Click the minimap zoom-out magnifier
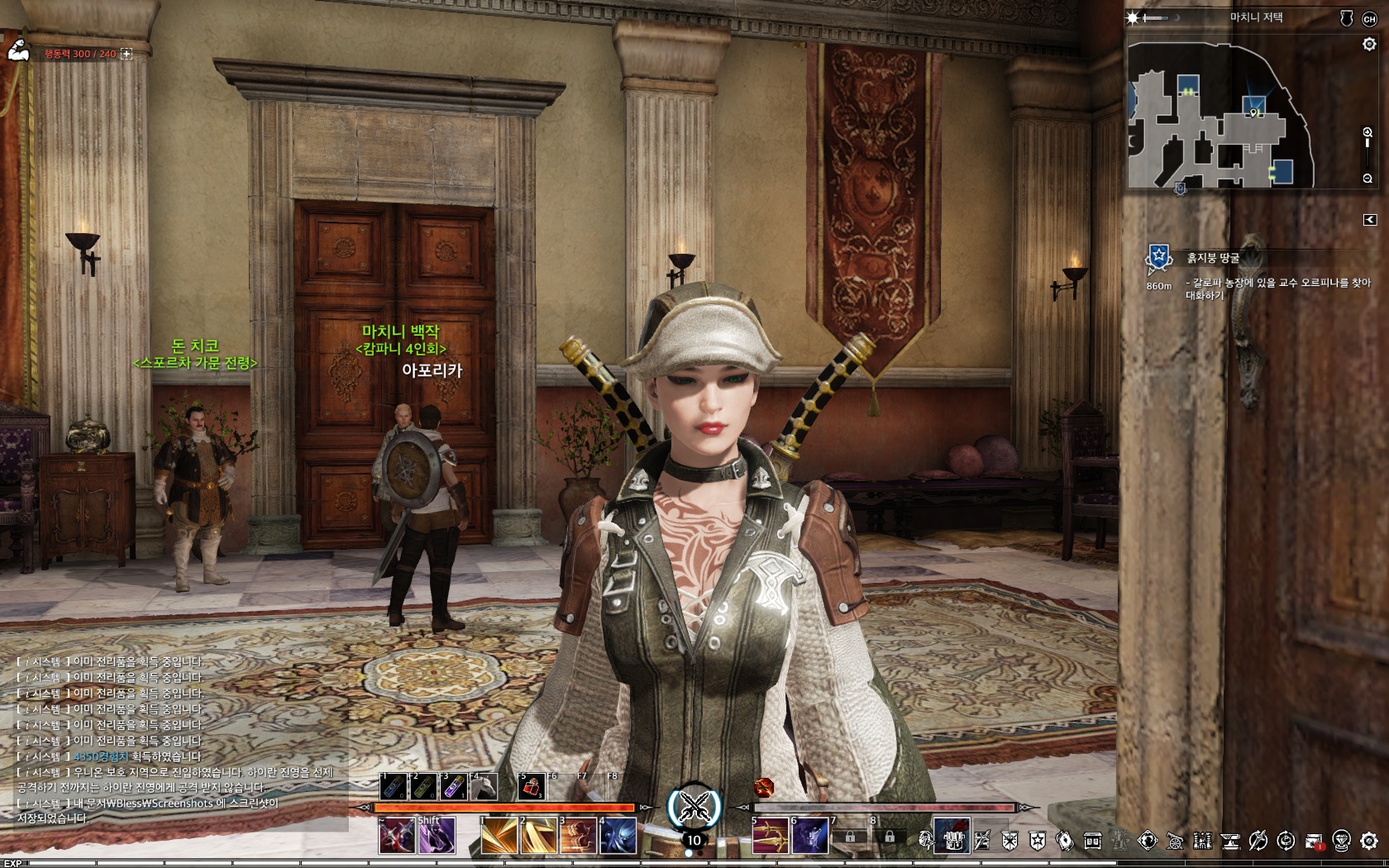Viewport: 1389px width, 868px height. pyautogui.click(x=1368, y=179)
